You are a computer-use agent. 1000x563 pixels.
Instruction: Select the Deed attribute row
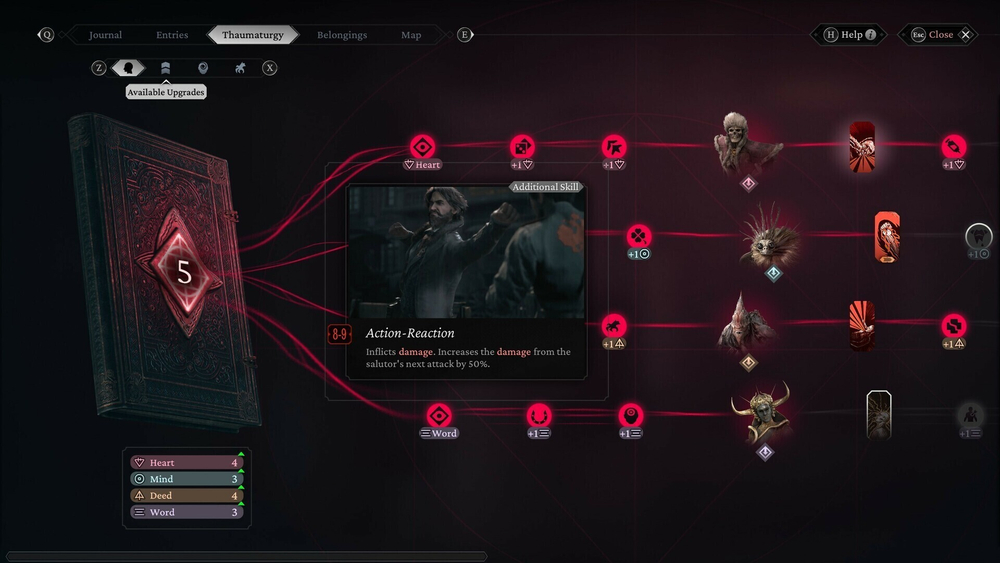pos(187,496)
